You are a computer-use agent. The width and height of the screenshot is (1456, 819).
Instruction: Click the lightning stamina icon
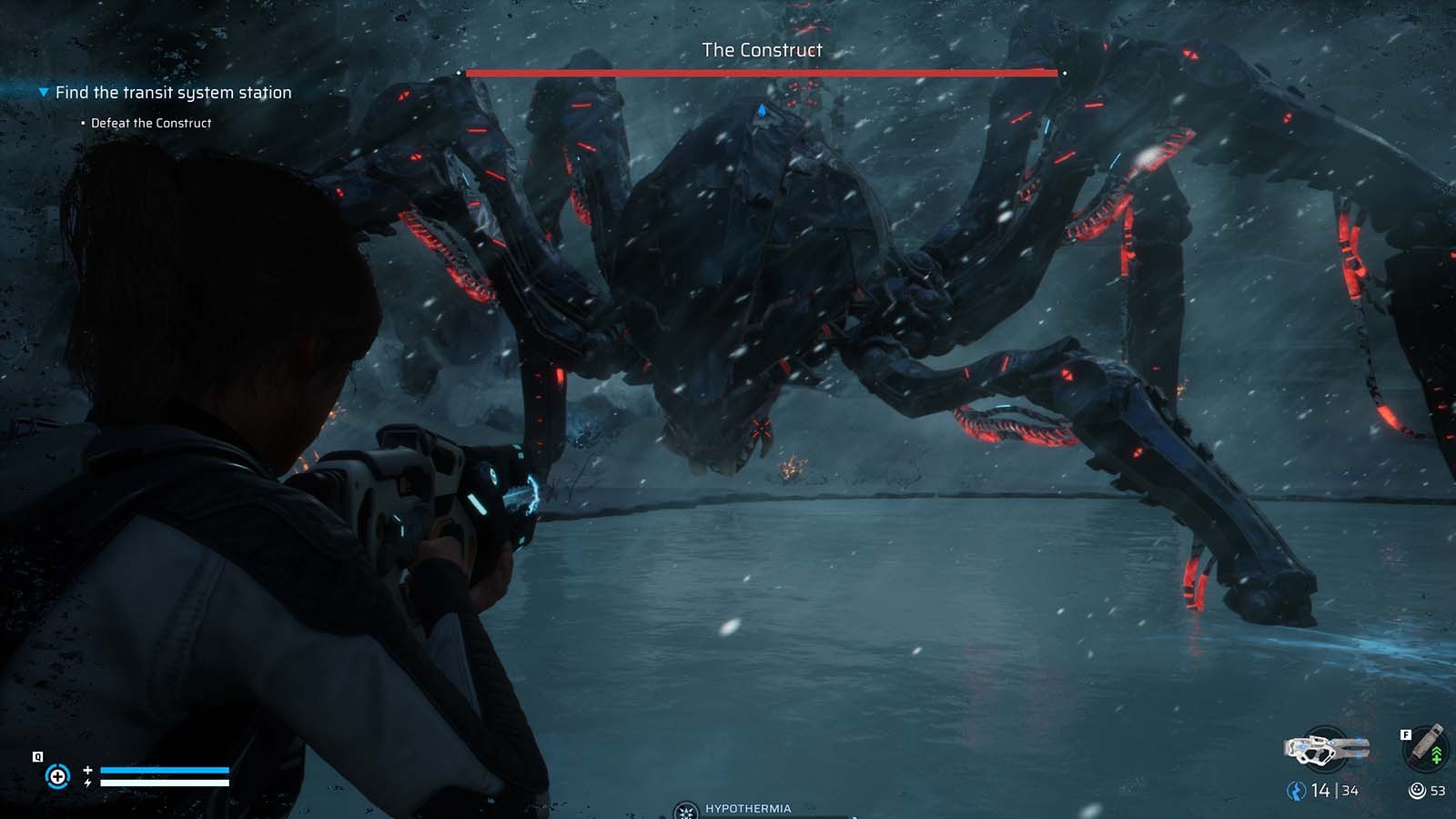coord(87,783)
